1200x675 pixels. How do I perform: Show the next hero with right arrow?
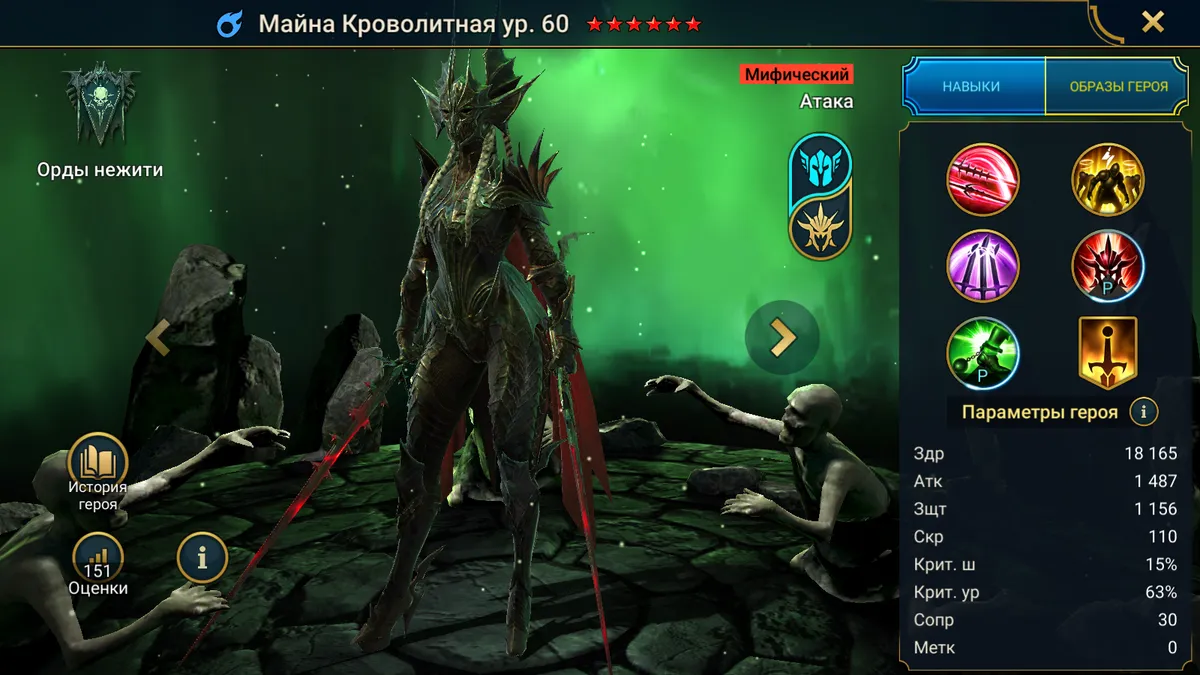click(782, 338)
